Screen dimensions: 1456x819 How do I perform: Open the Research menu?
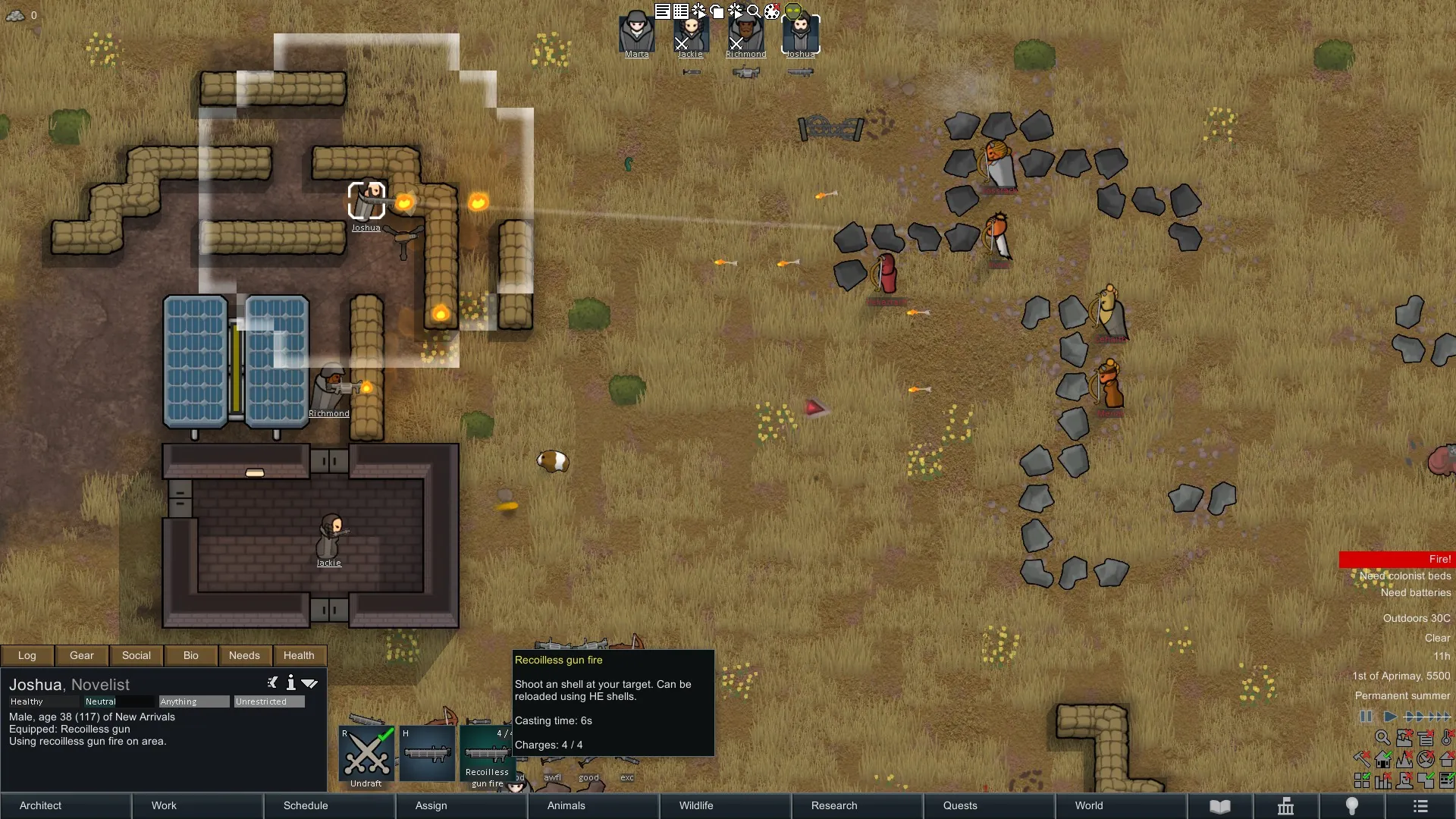click(834, 805)
